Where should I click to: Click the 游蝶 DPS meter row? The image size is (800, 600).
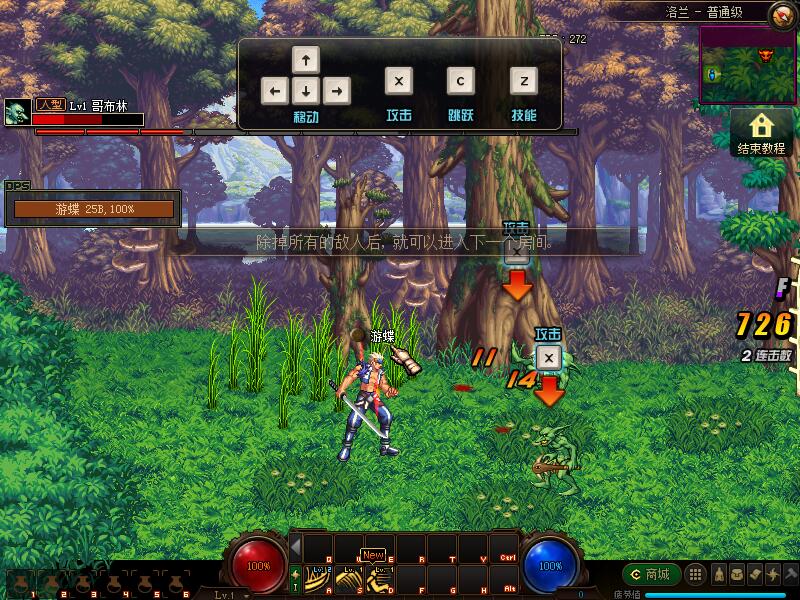point(93,209)
